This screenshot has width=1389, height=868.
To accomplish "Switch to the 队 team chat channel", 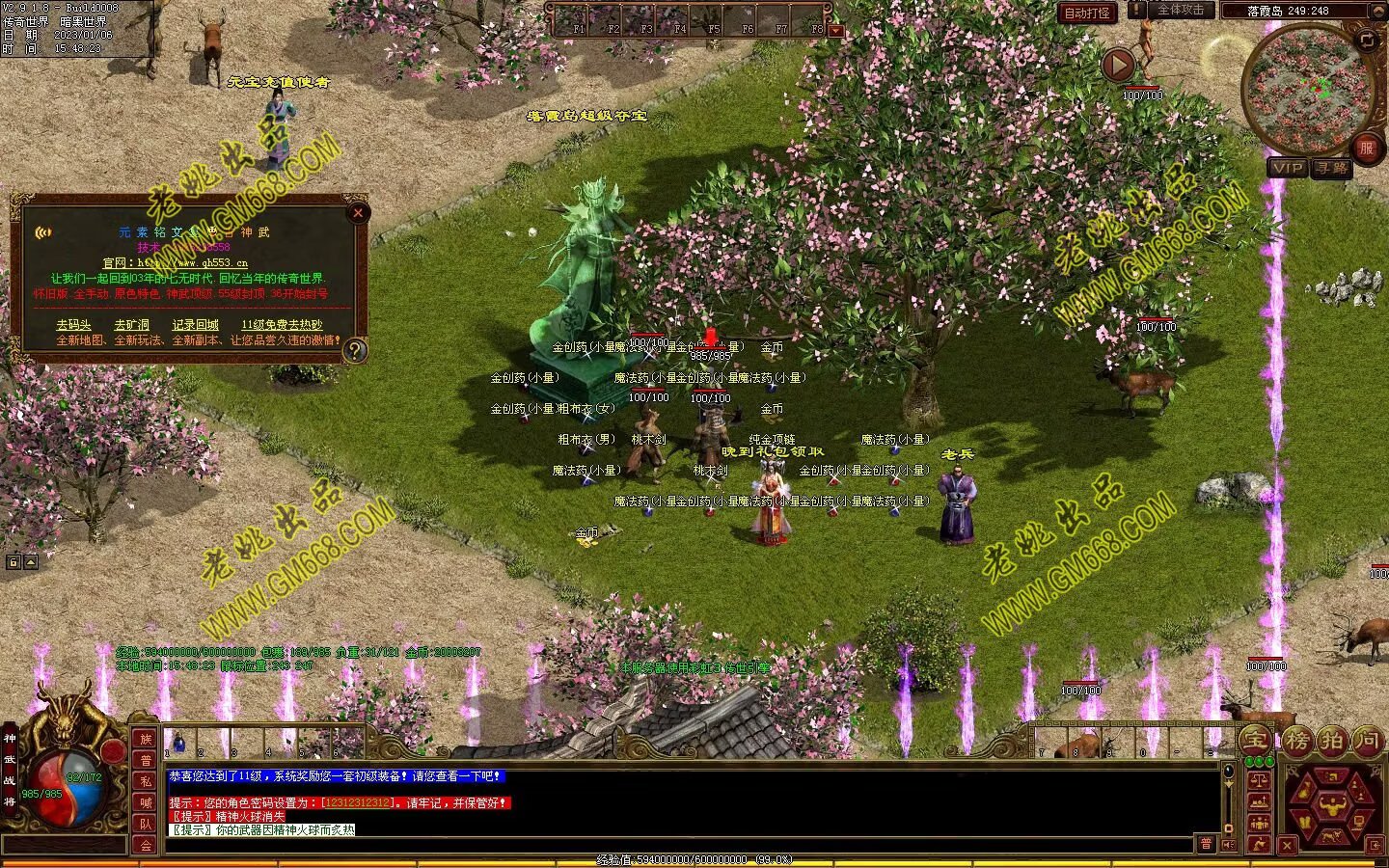I will [146, 824].
